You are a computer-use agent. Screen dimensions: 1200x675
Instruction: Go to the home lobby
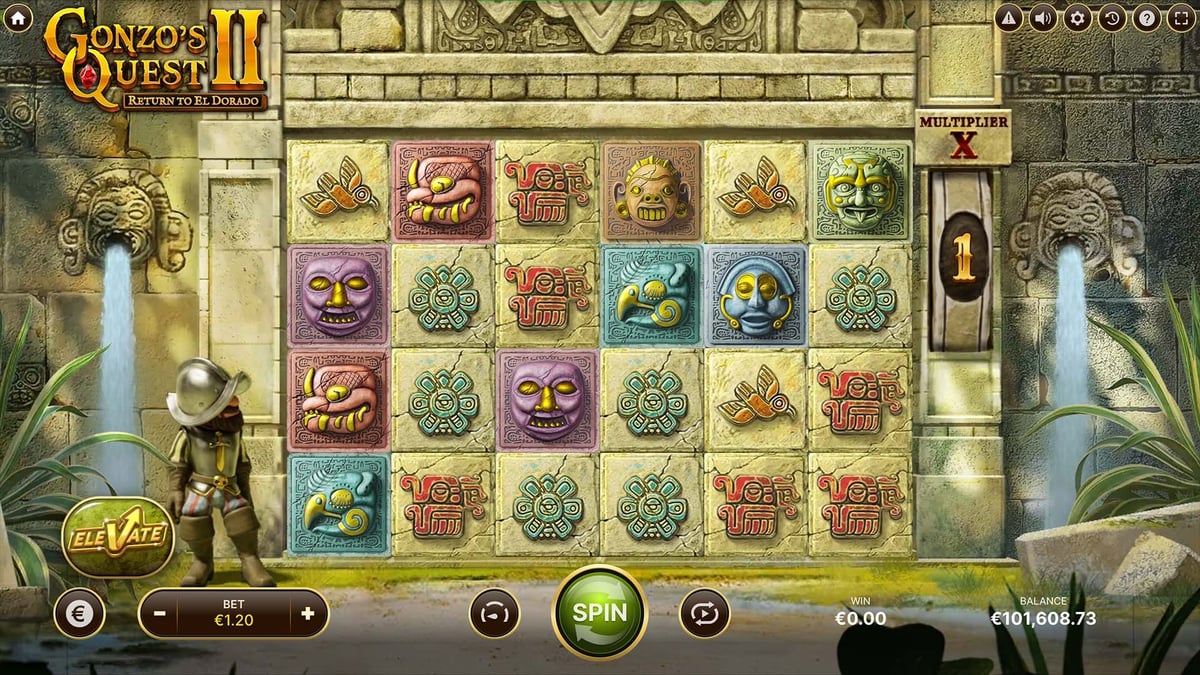click(x=18, y=18)
